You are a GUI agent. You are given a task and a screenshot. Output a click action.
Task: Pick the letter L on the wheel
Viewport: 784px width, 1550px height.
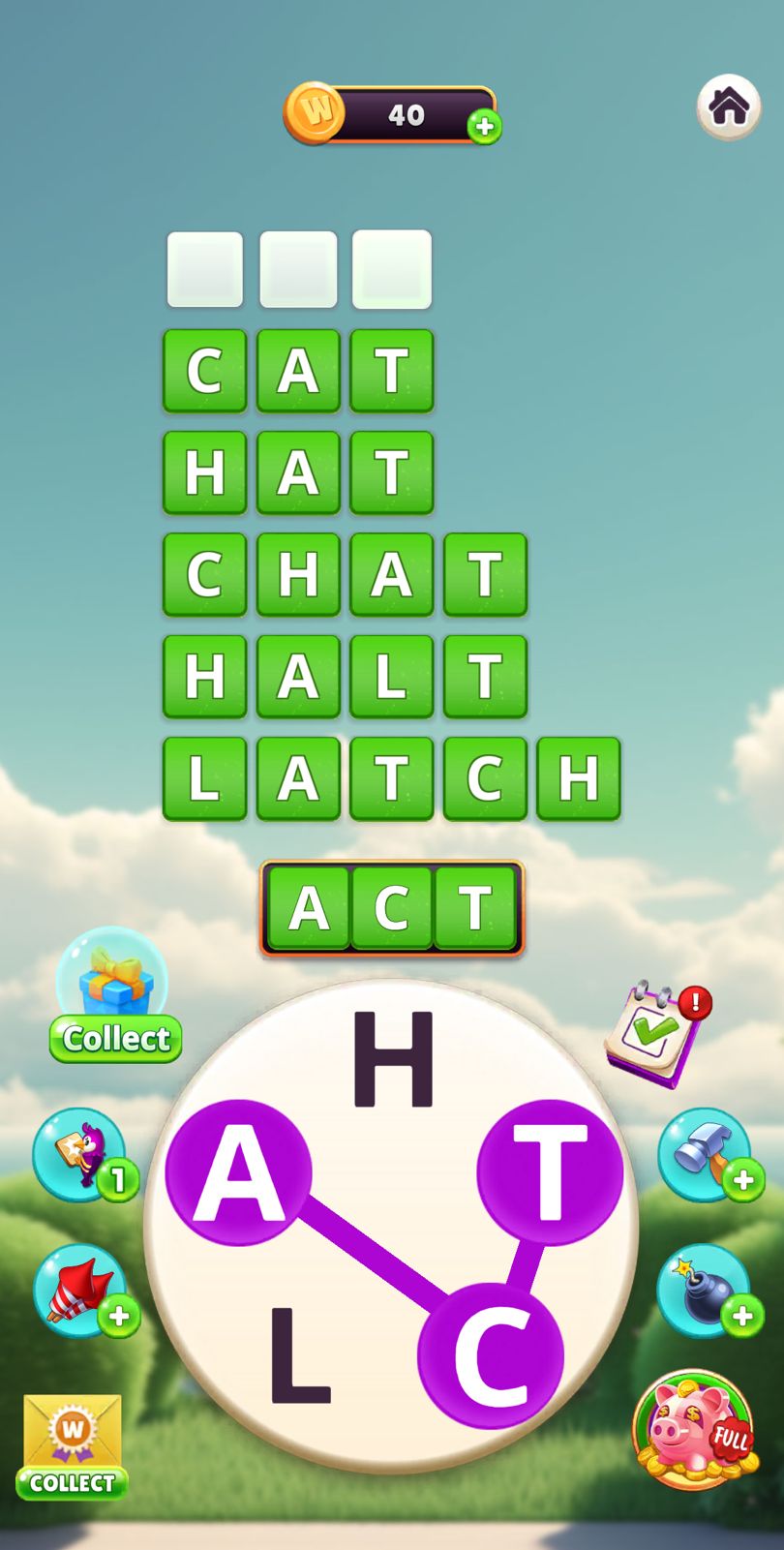(x=299, y=1355)
